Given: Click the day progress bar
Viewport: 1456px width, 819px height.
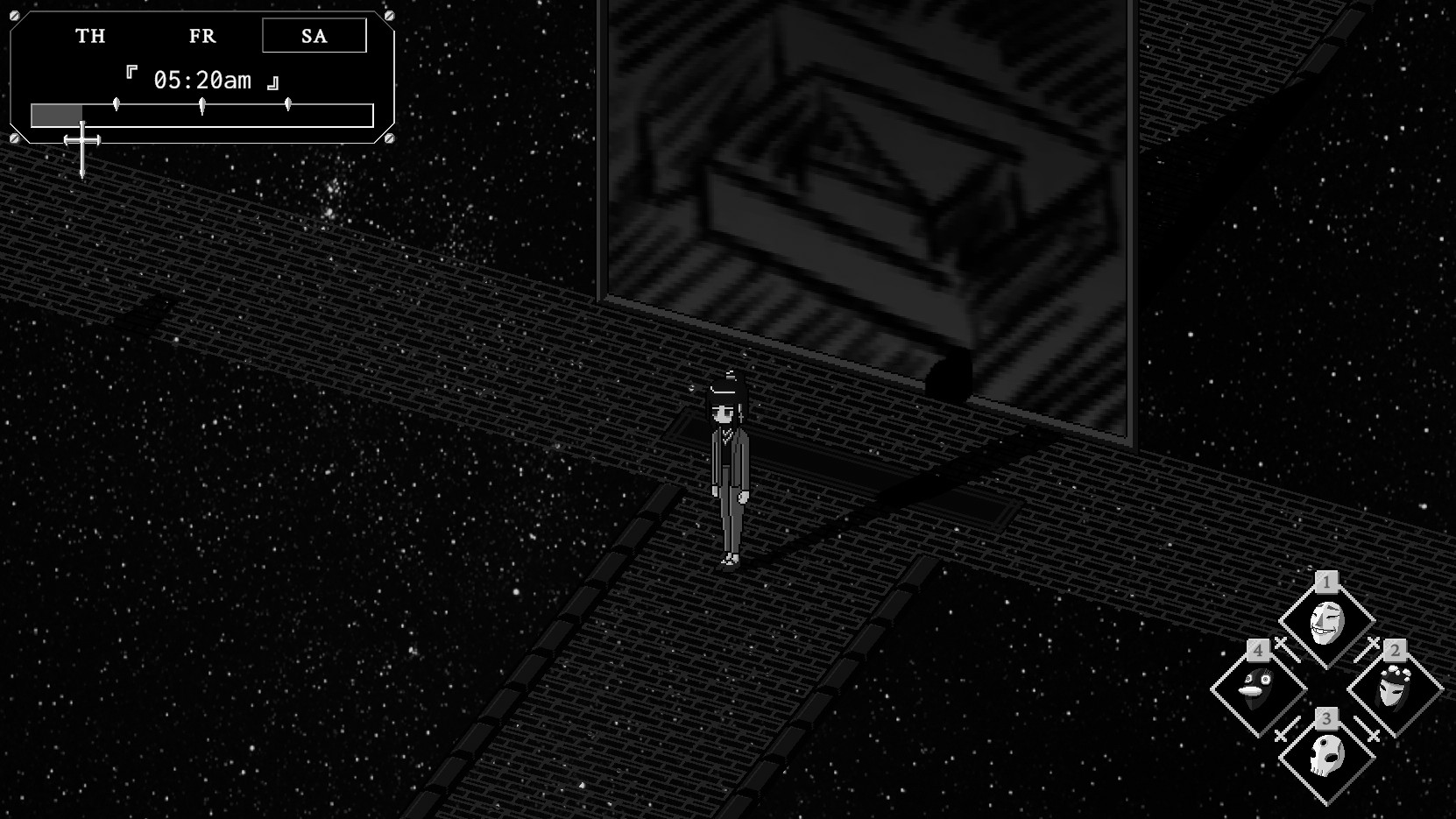Looking at the screenshot, I should tap(201, 114).
